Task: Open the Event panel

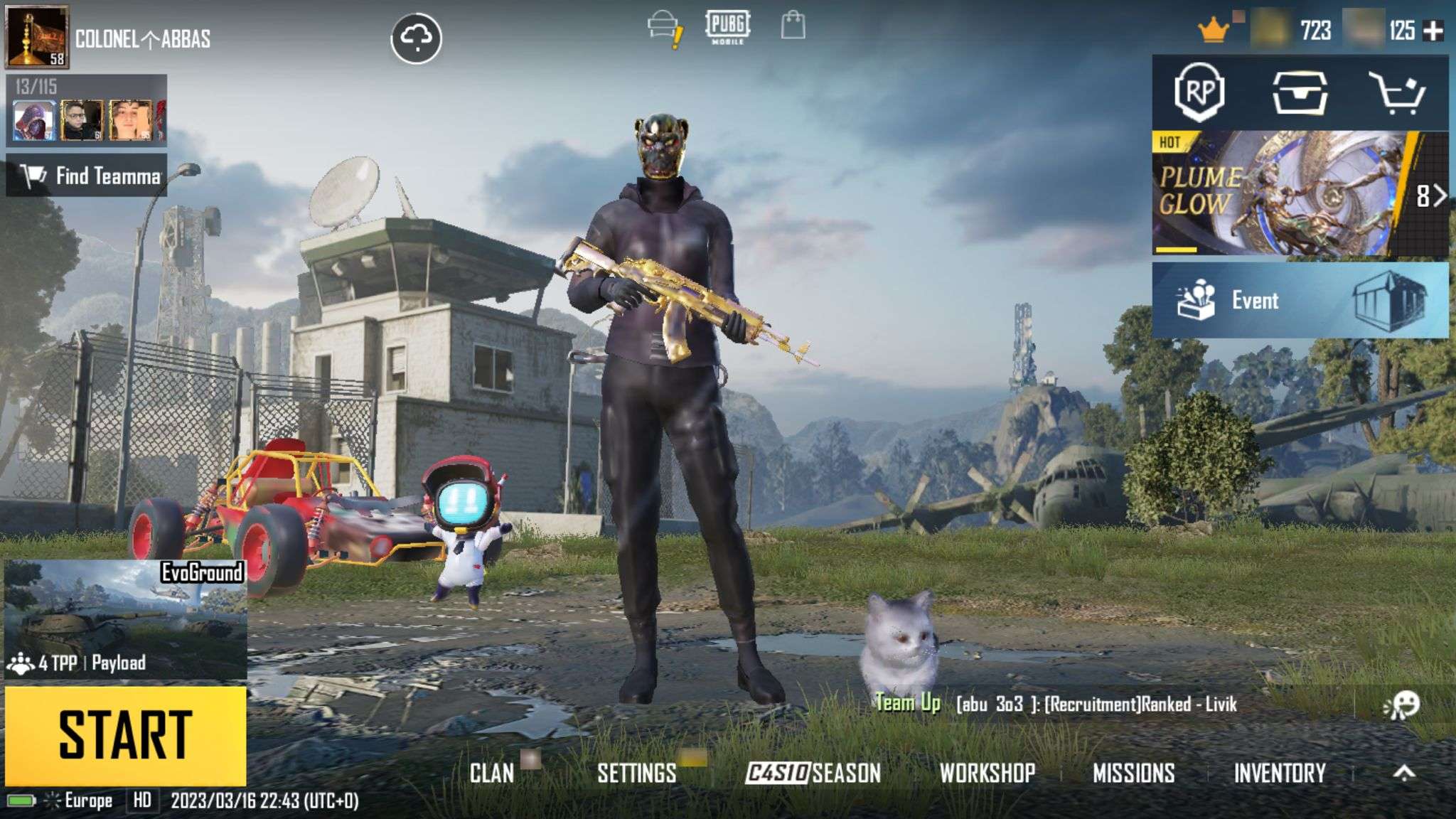Action: pos(1300,300)
